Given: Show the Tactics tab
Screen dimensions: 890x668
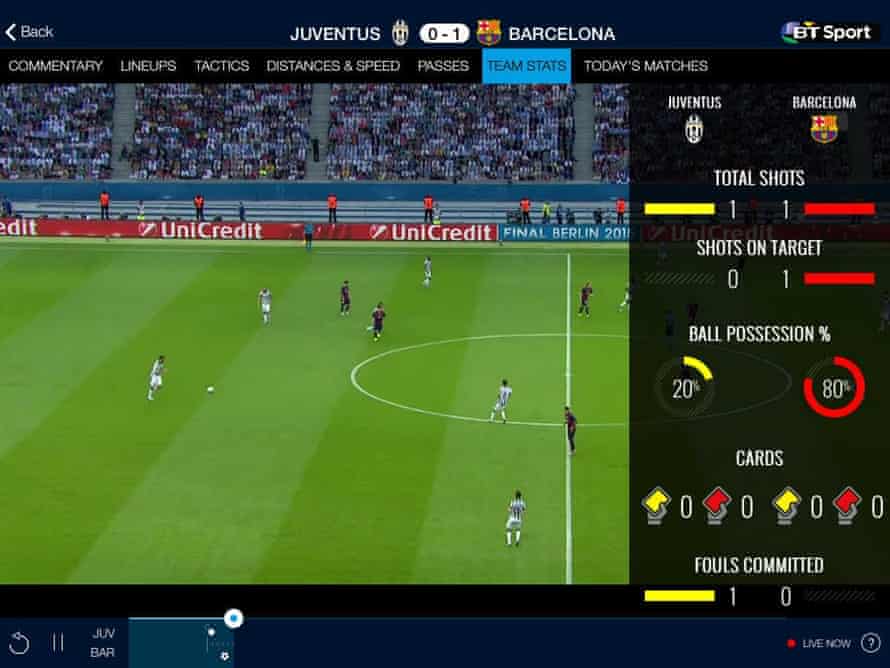Looking at the screenshot, I should point(222,66).
